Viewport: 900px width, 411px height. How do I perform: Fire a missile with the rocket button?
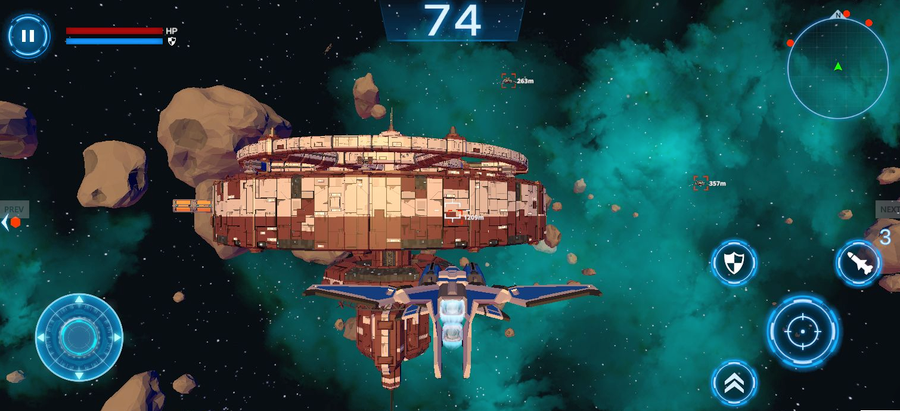pos(858,263)
